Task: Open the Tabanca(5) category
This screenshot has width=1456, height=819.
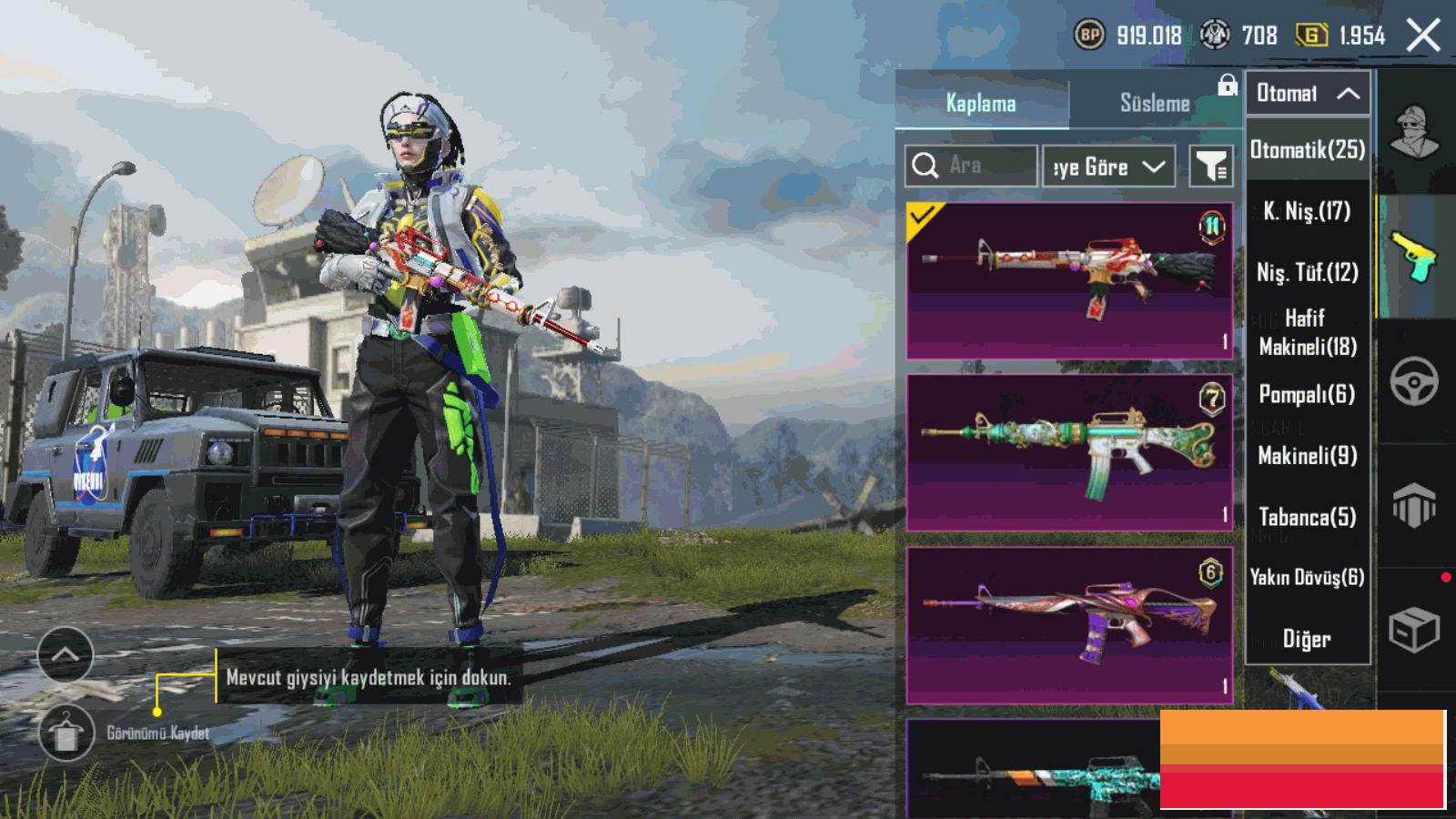Action: point(1308,517)
